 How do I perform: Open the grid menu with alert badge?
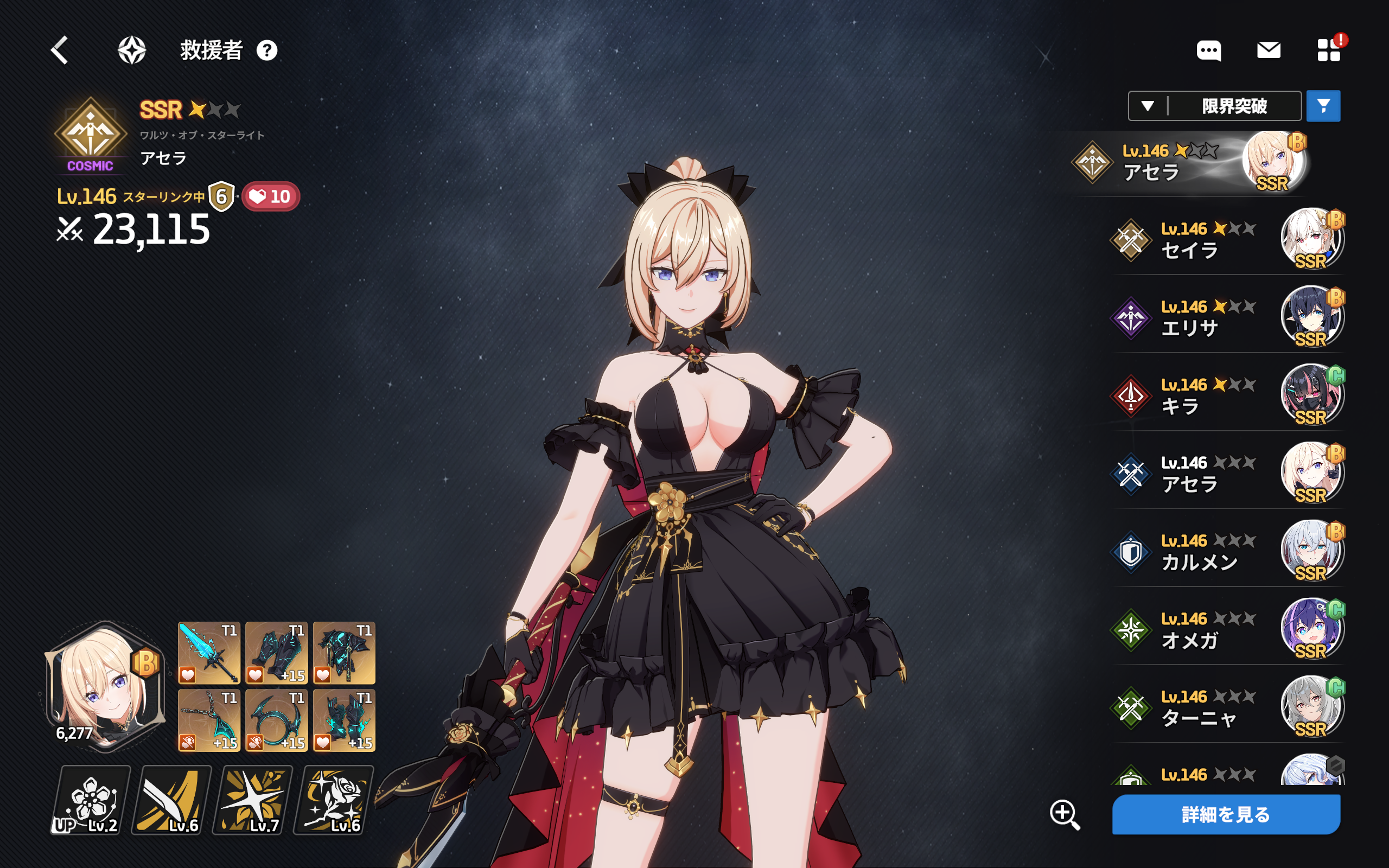click(1328, 50)
